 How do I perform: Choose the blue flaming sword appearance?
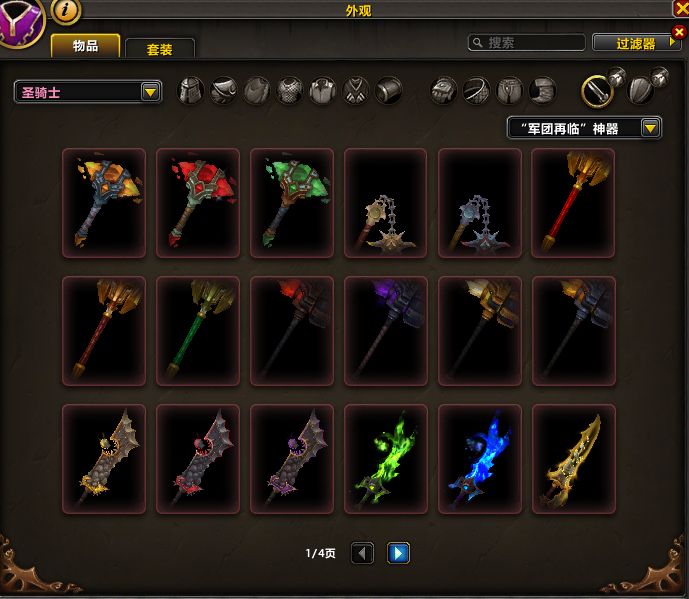point(479,459)
